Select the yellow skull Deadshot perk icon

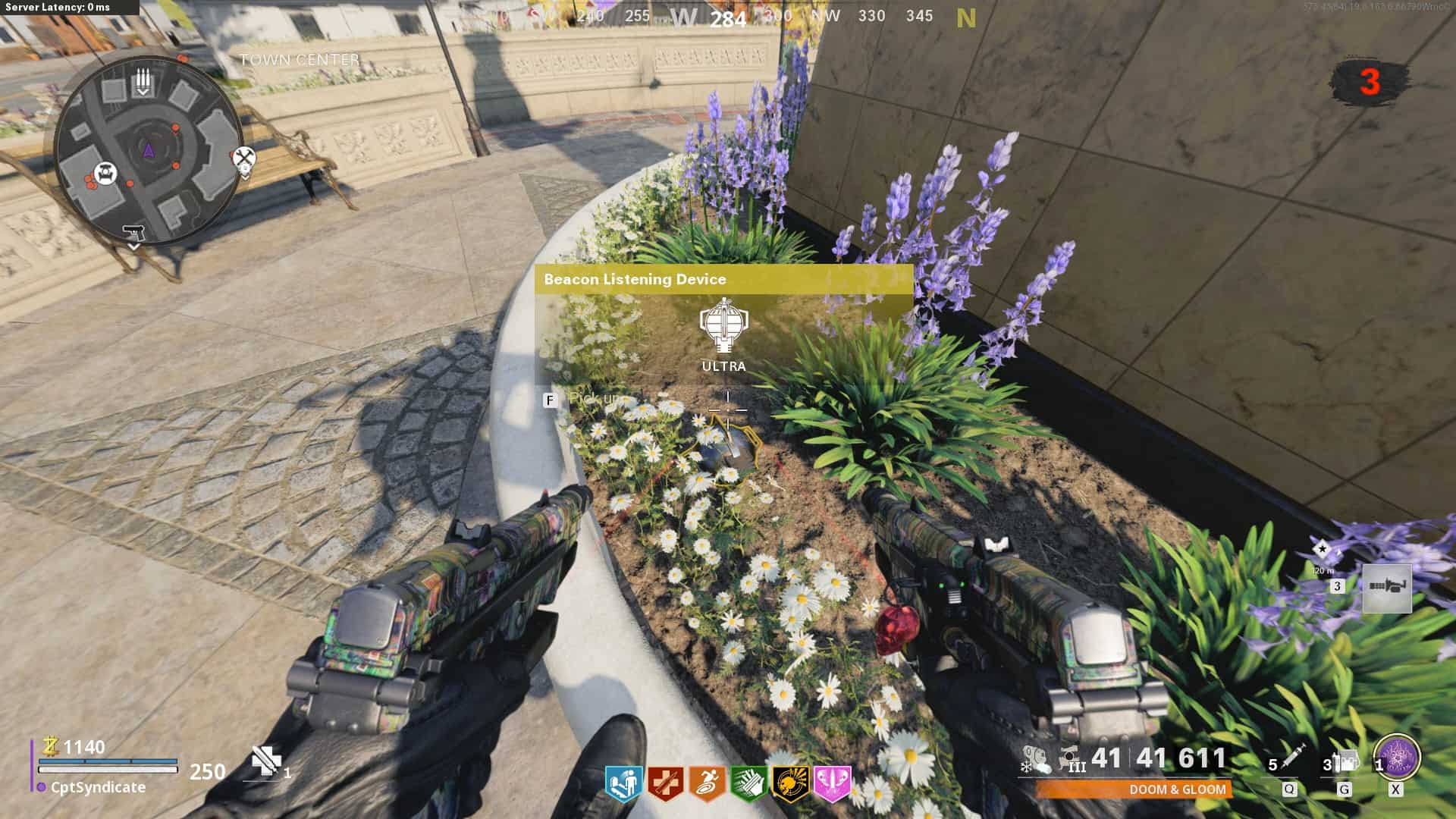[x=790, y=783]
